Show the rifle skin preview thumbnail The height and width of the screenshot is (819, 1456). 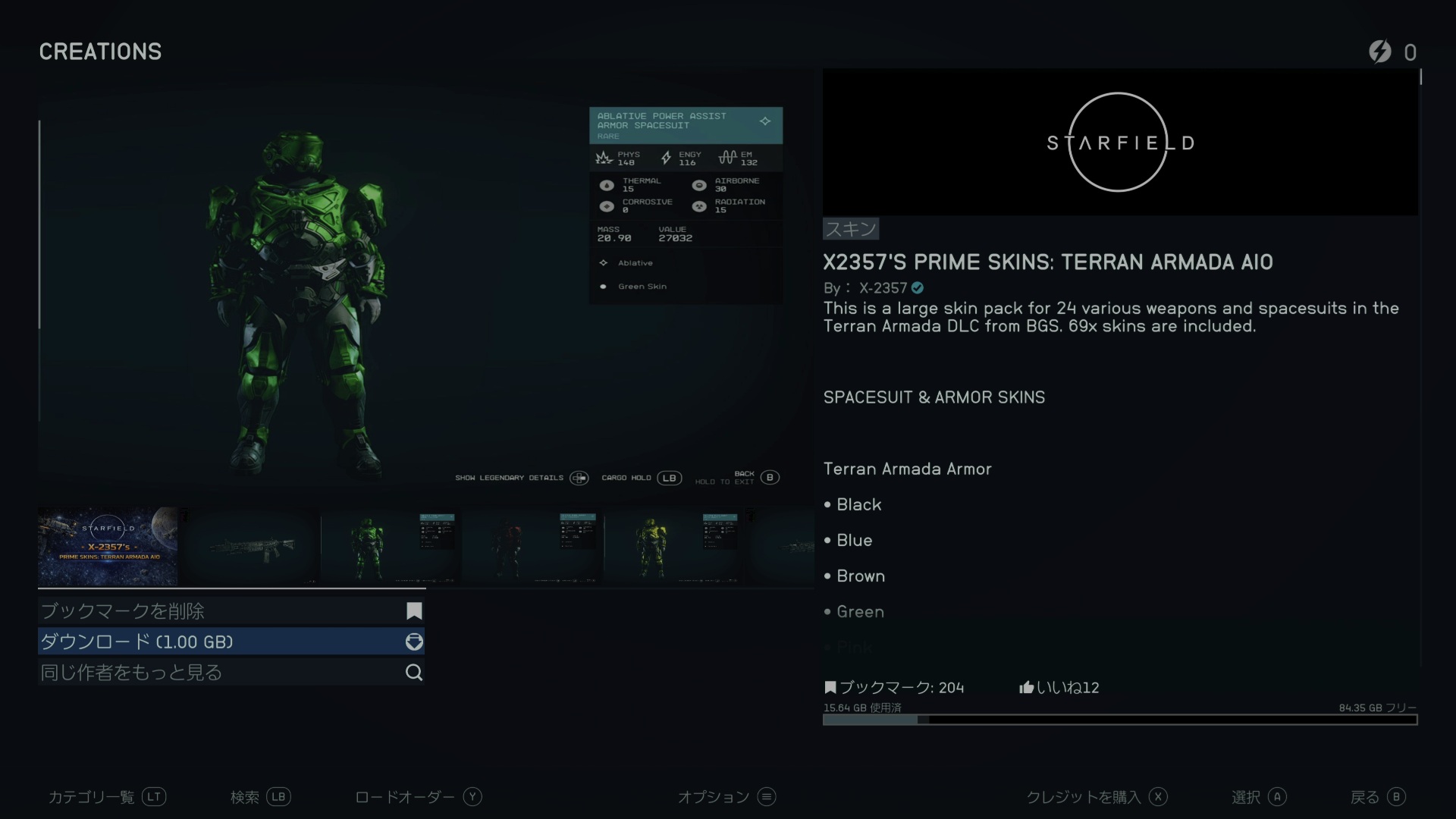tap(250, 546)
